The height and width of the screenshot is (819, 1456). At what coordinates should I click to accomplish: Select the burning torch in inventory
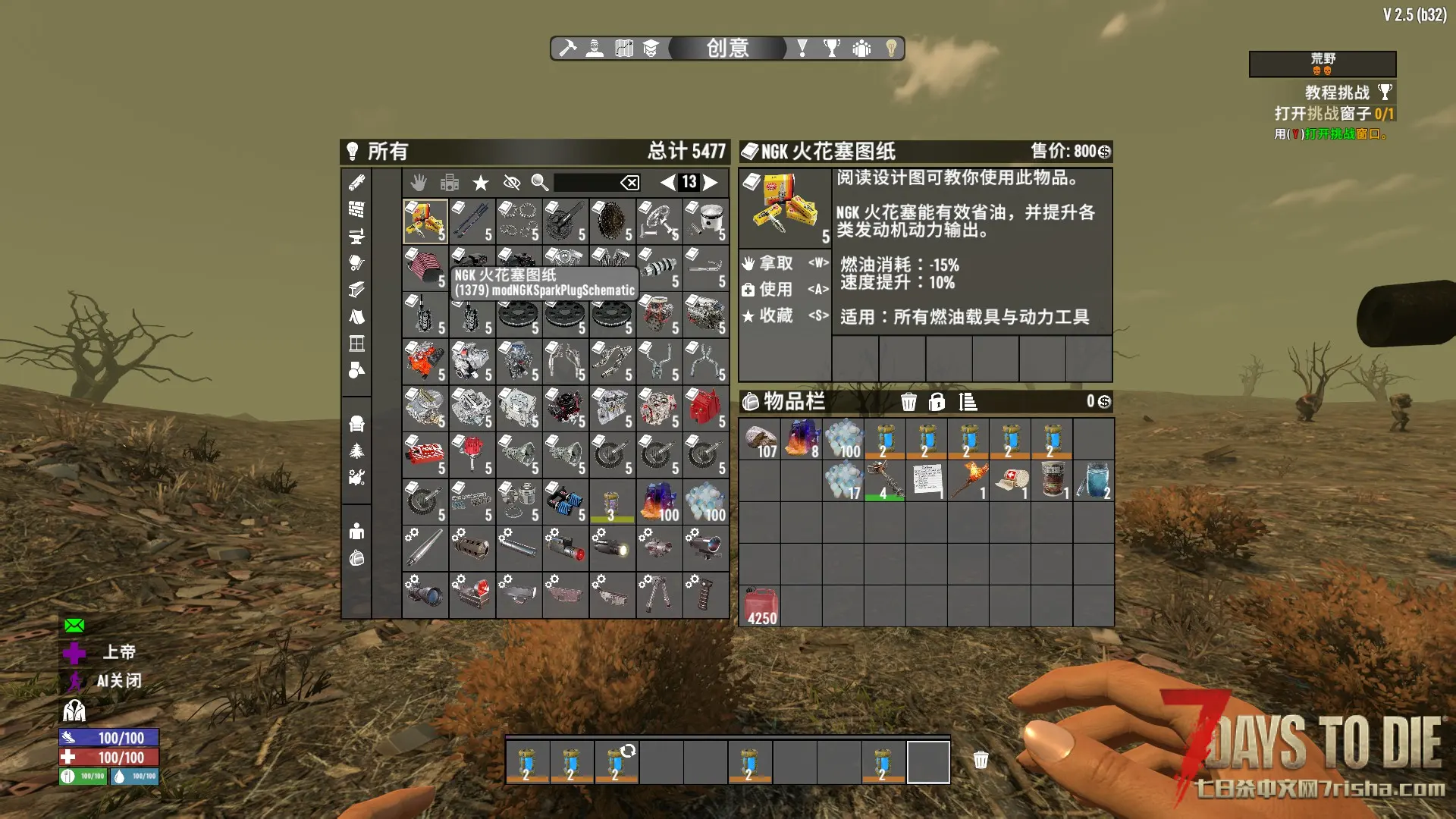click(968, 481)
